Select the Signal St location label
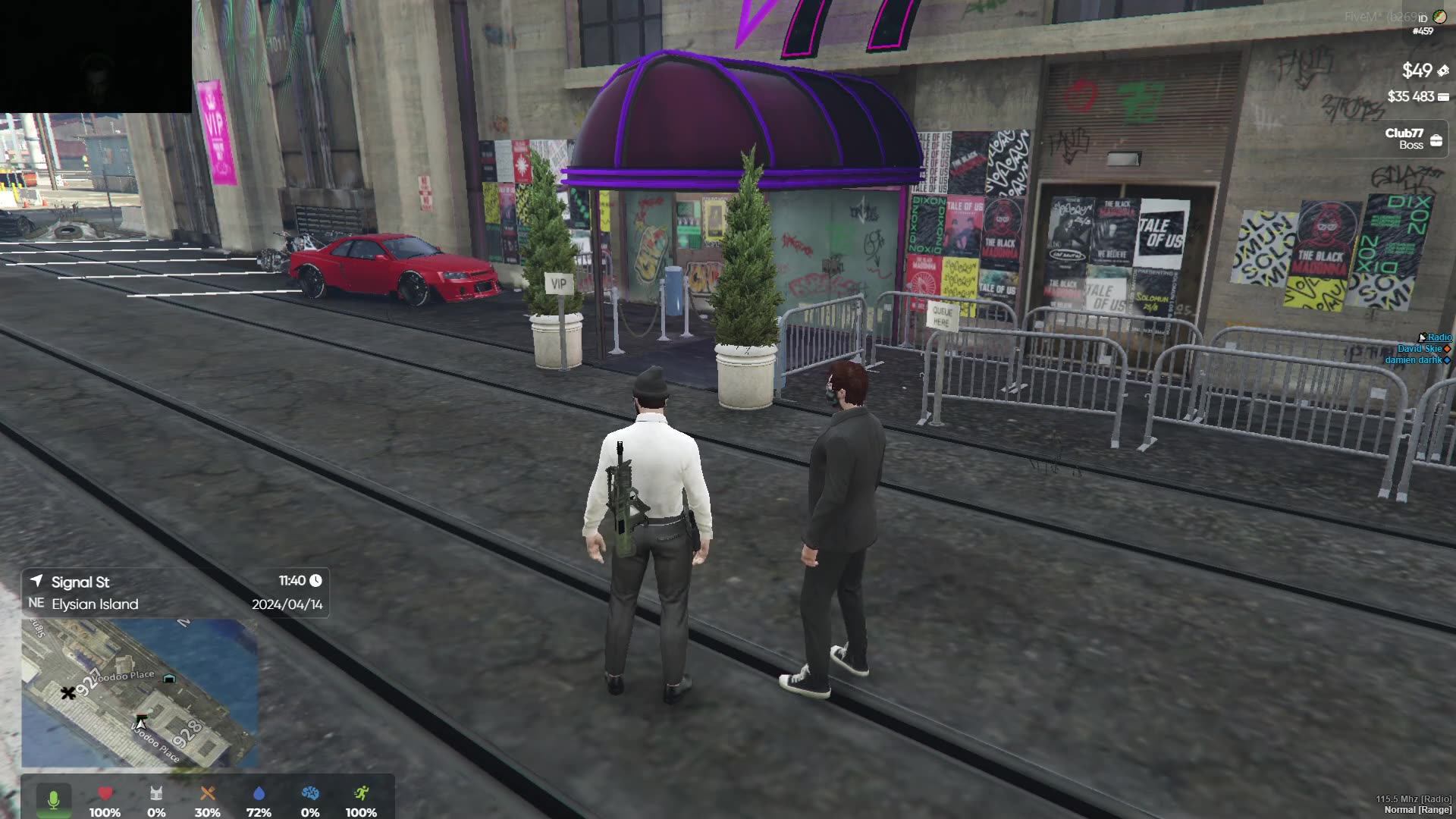Image resolution: width=1456 pixels, height=819 pixels. pos(80,582)
